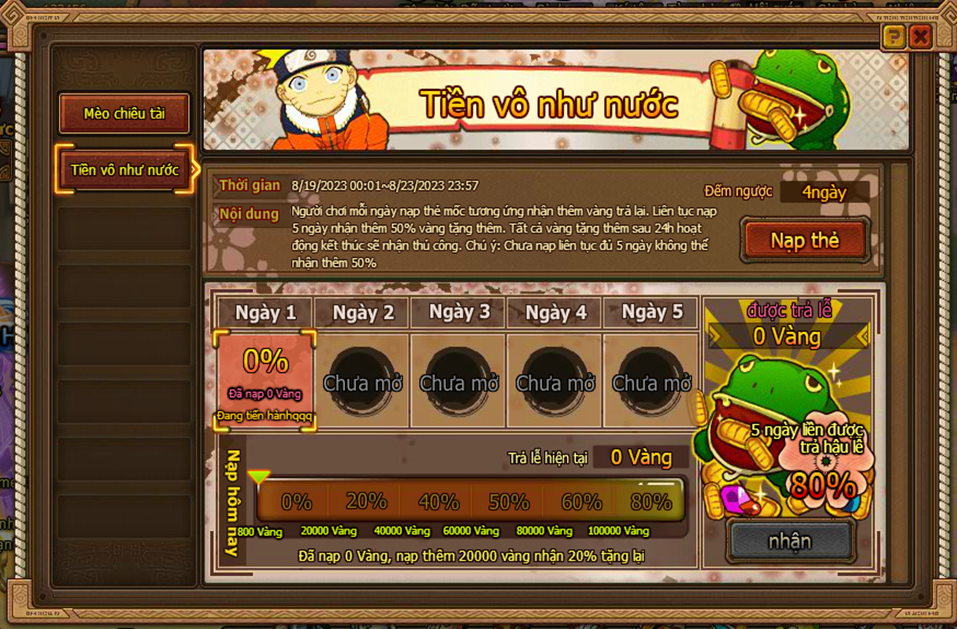Select the Ngày 1 0% tile

(266, 381)
